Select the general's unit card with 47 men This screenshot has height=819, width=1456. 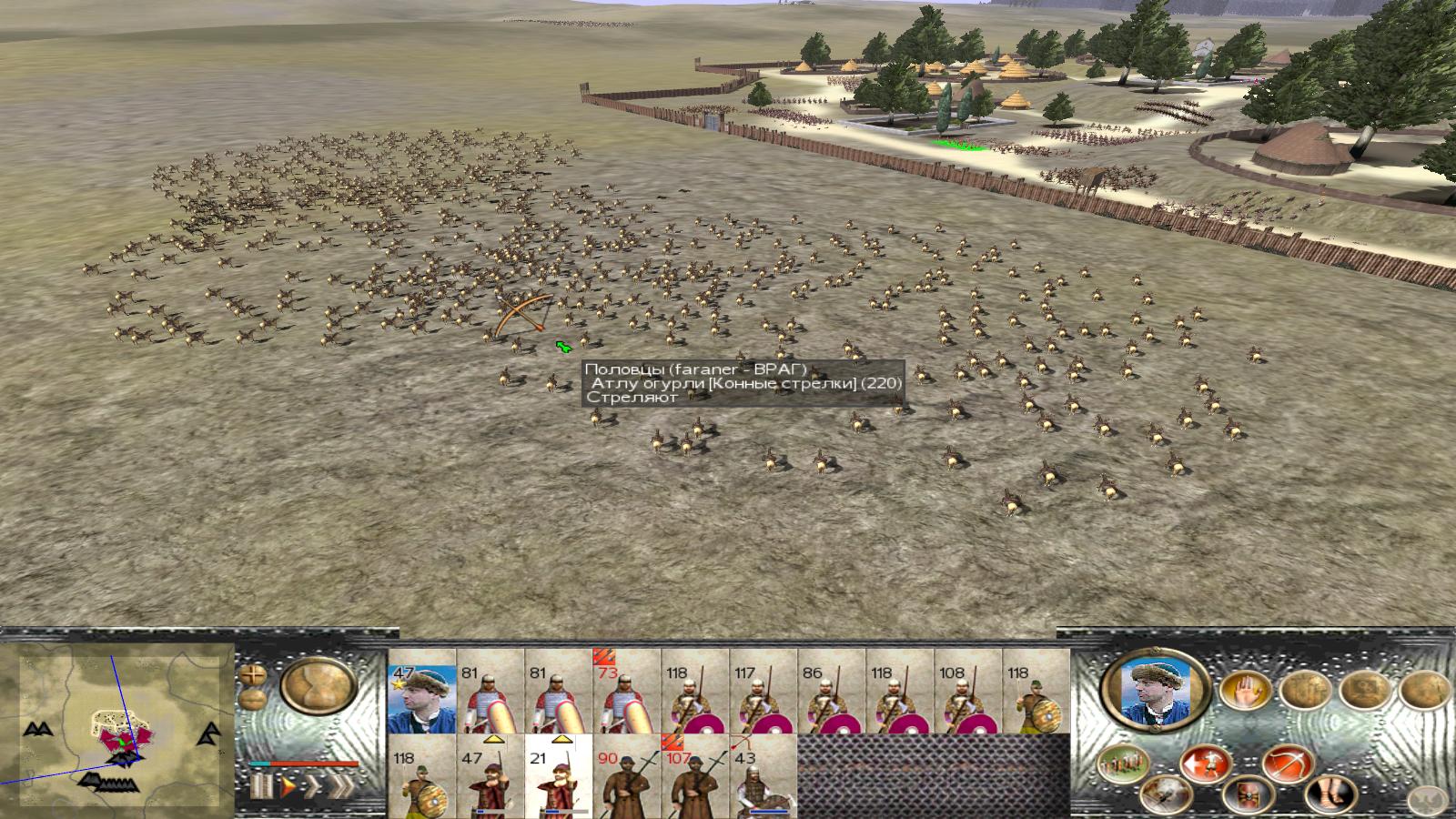click(421, 691)
